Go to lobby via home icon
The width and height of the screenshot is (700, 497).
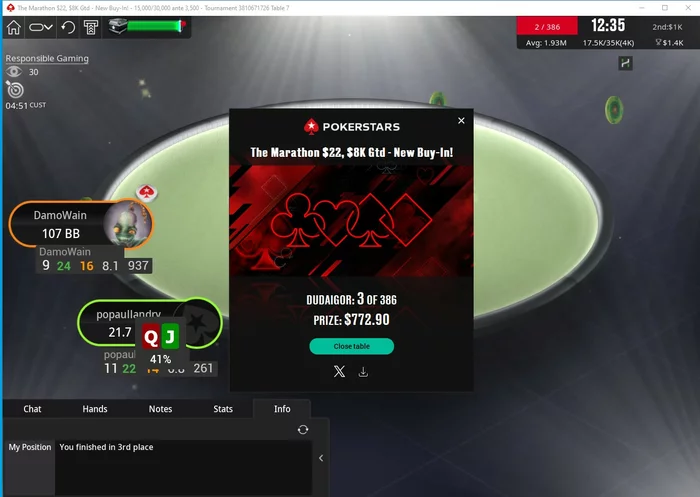click(14, 27)
